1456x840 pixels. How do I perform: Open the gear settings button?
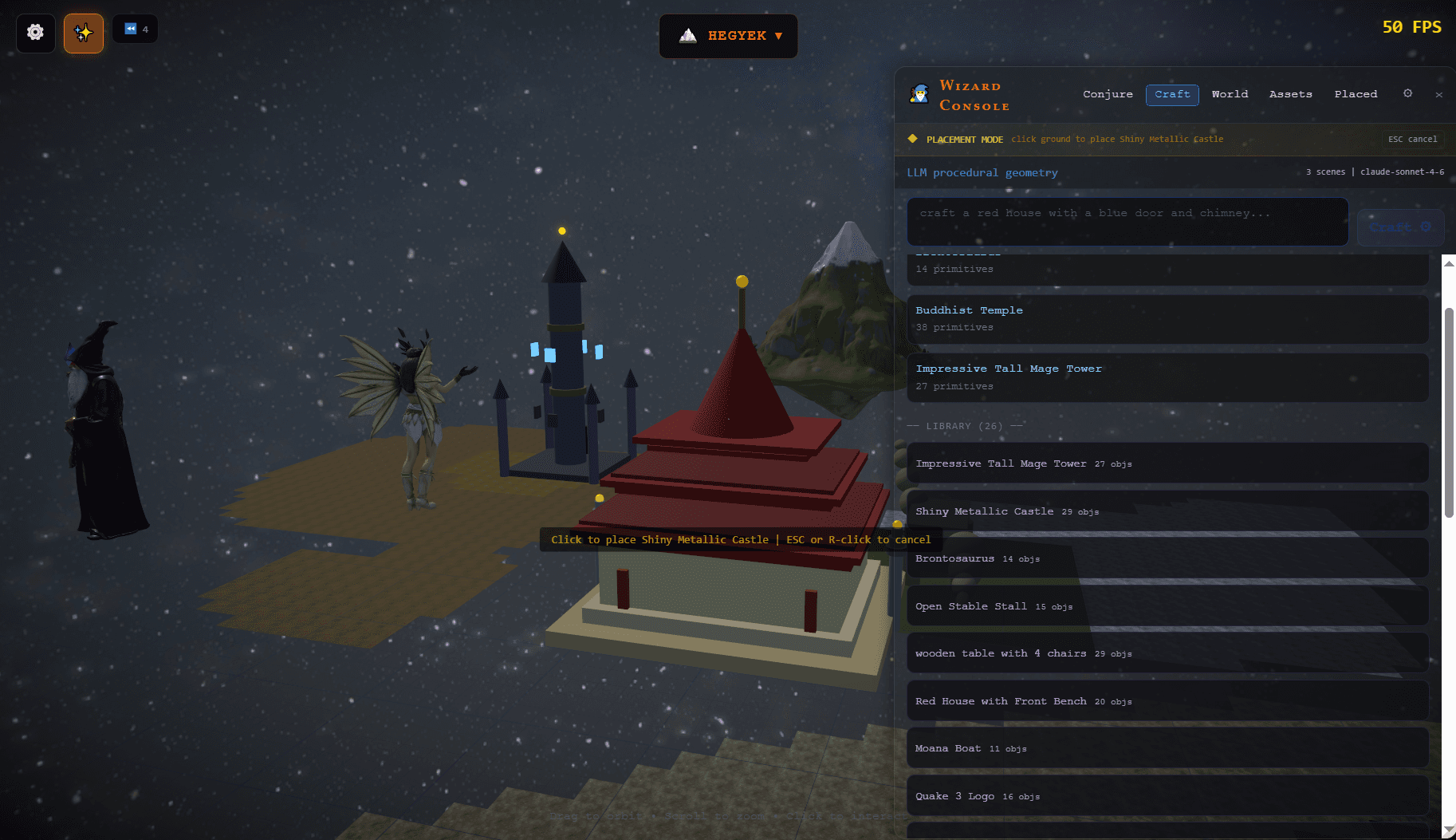[35, 33]
